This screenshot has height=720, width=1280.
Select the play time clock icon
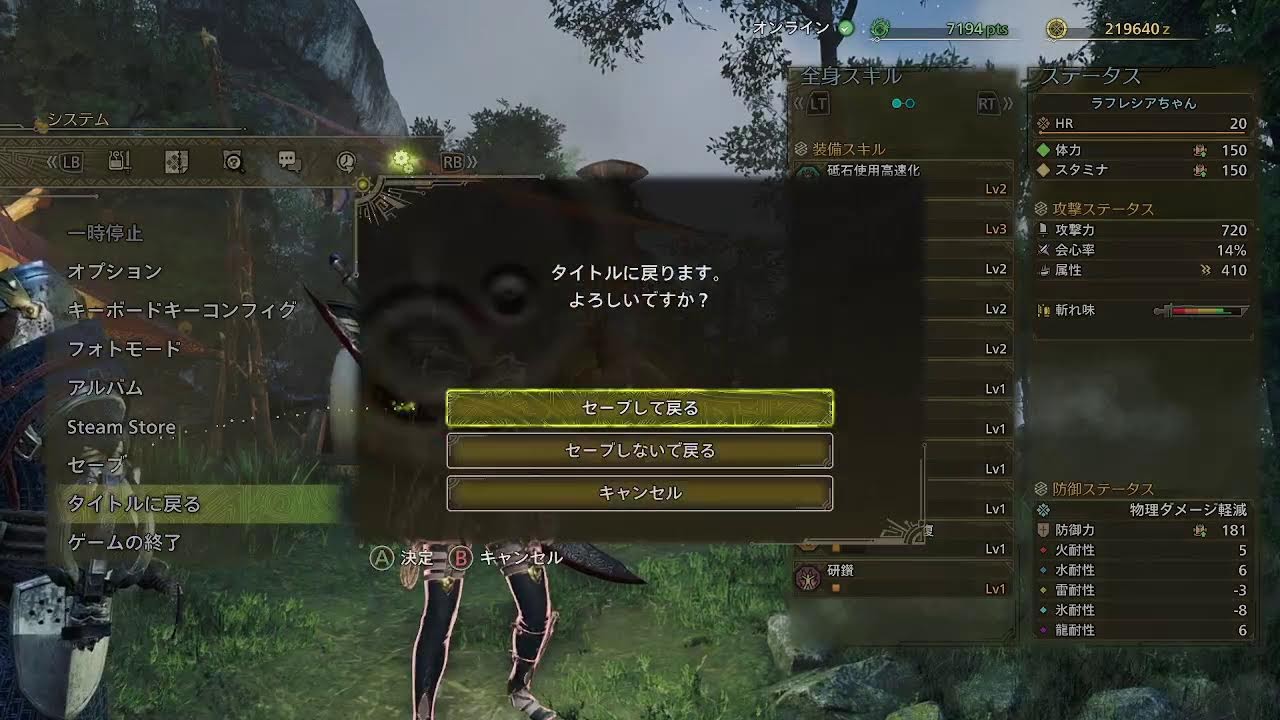pyautogui.click(x=345, y=161)
